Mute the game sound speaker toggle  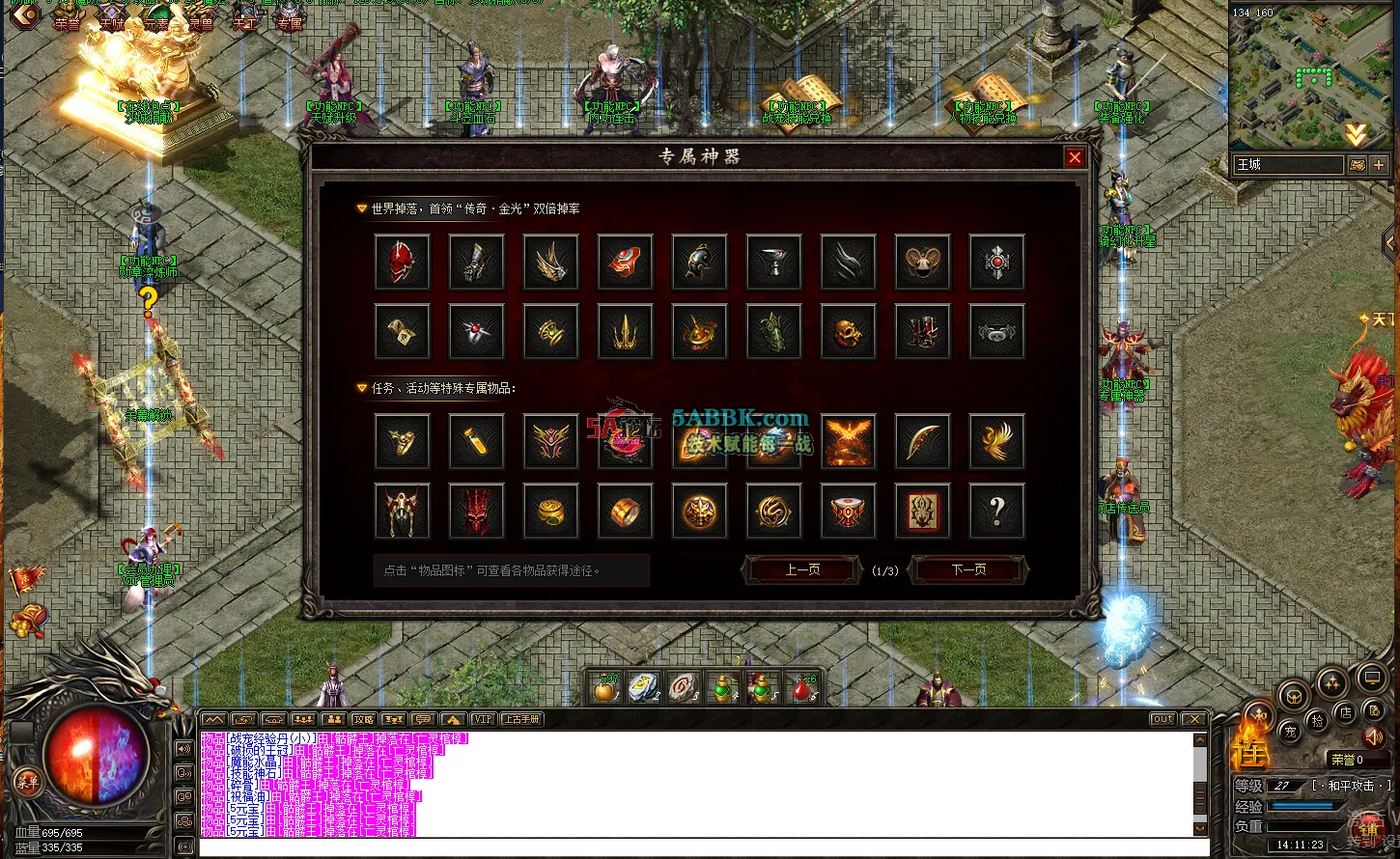[x=1374, y=737]
